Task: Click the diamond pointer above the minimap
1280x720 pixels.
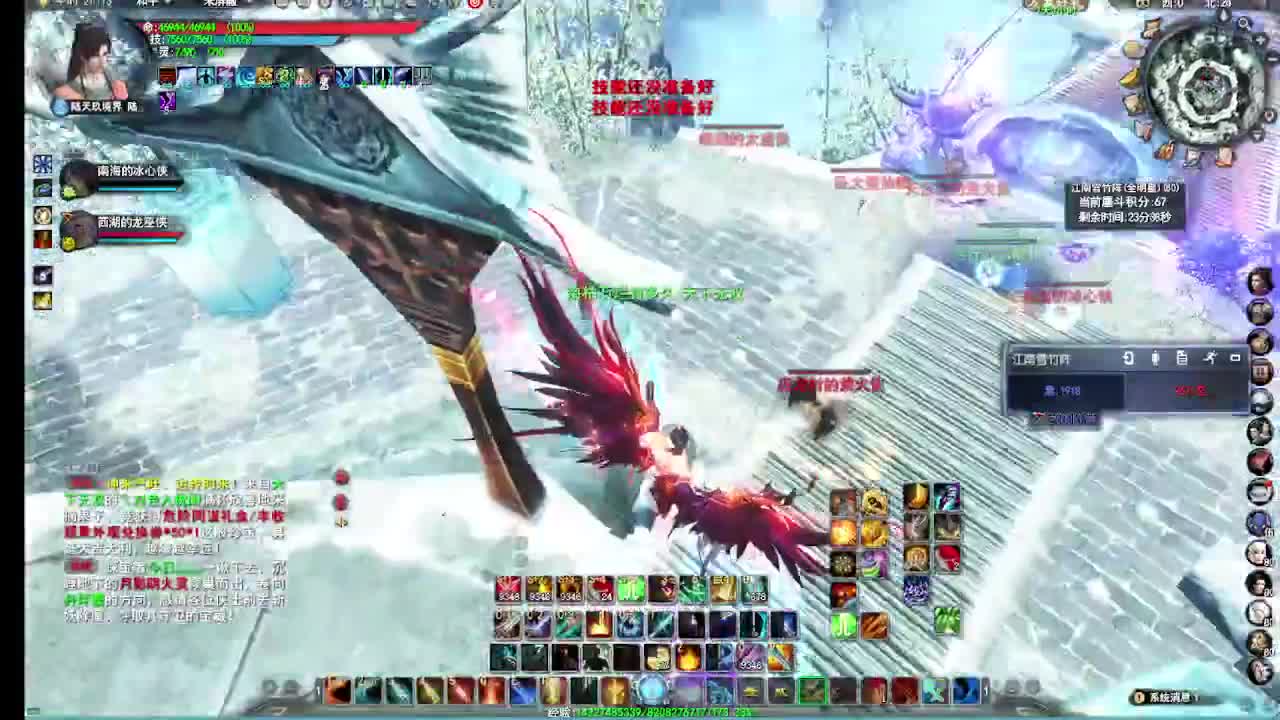Action: pyautogui.click(x=1224, y=15)
